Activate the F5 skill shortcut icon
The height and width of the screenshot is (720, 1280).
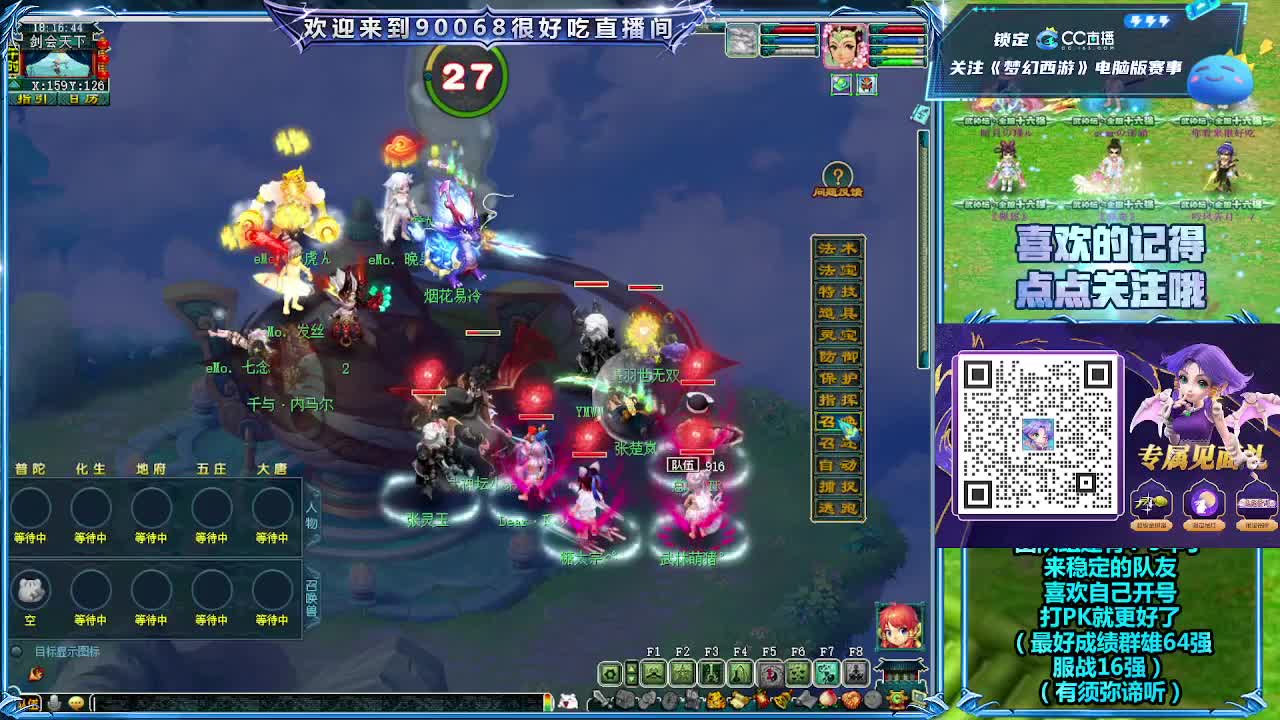(x=770, y=673)
